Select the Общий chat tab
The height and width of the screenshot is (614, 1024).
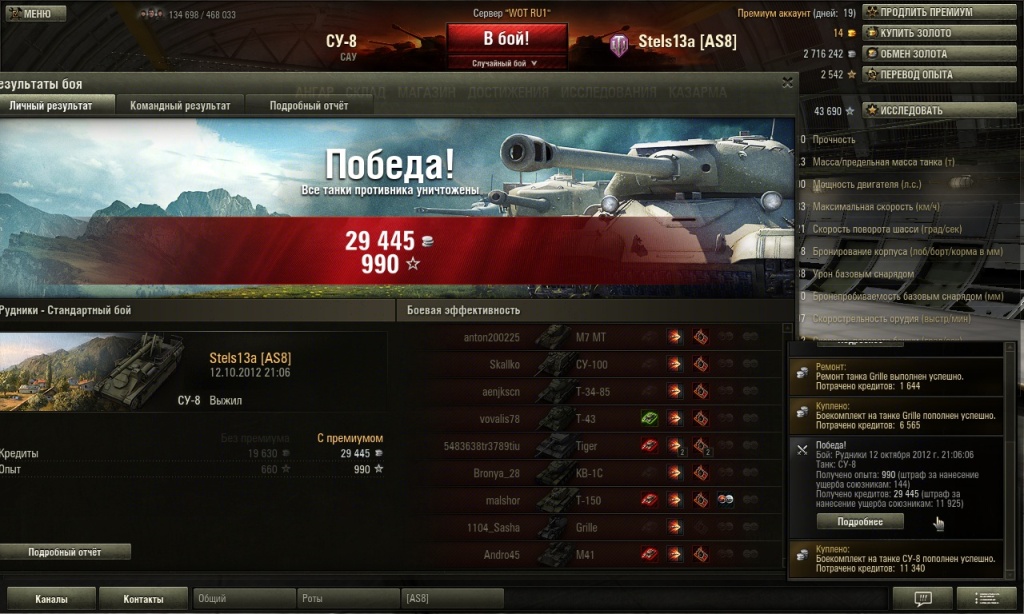(243, 599)
